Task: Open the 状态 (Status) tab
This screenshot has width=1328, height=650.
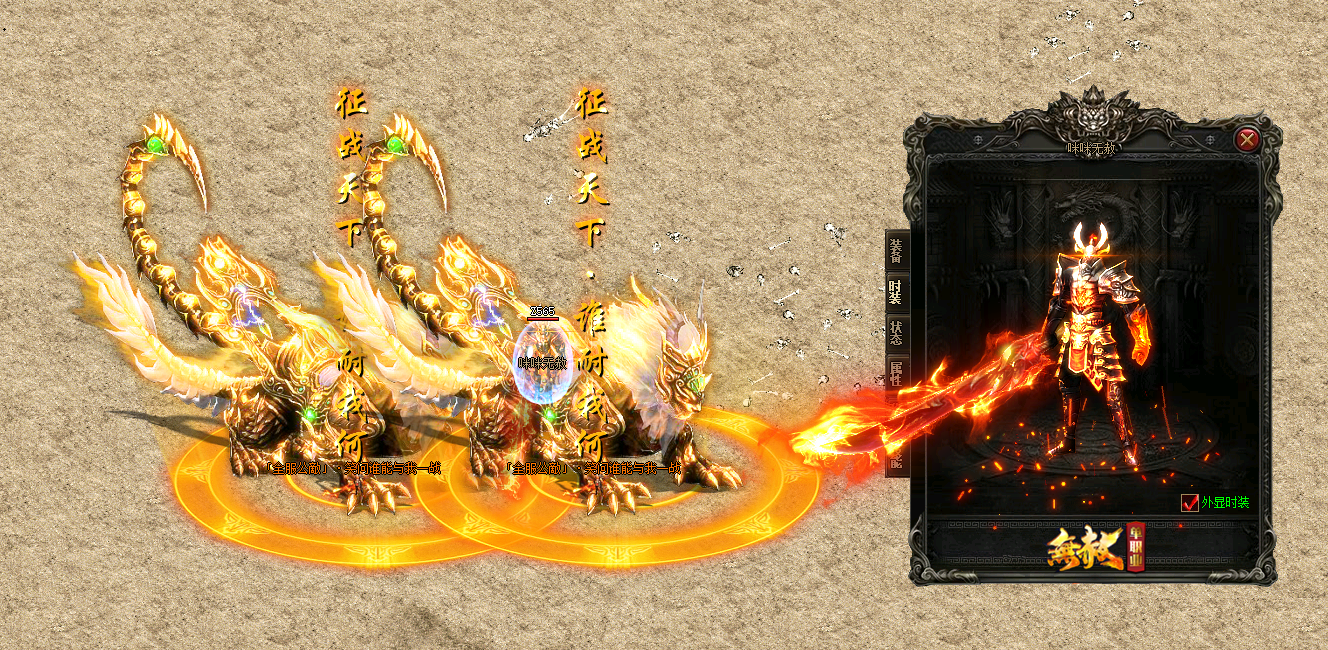Action: coord(895,333)
